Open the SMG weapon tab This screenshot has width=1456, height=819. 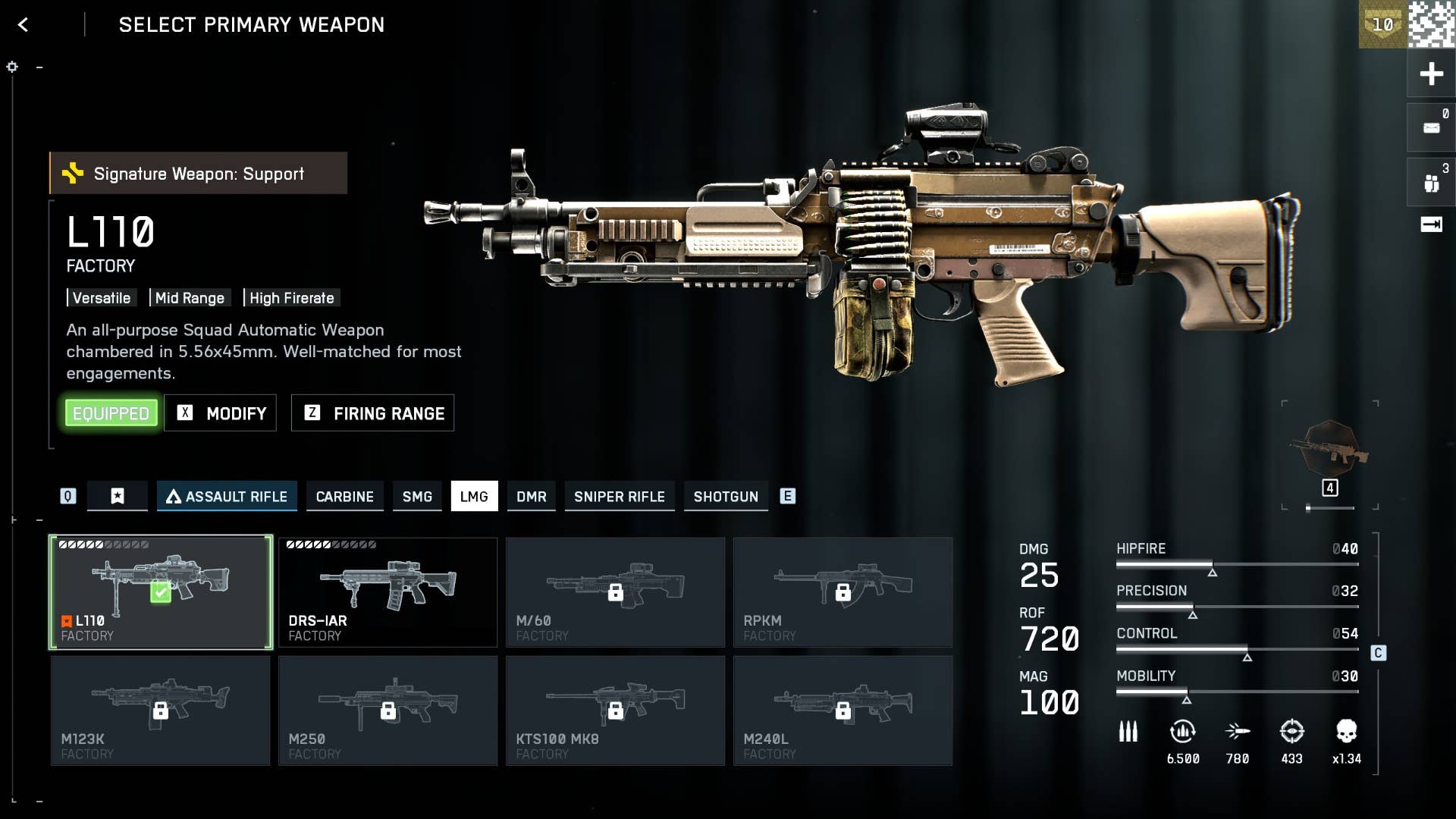(x=417, y=497)
